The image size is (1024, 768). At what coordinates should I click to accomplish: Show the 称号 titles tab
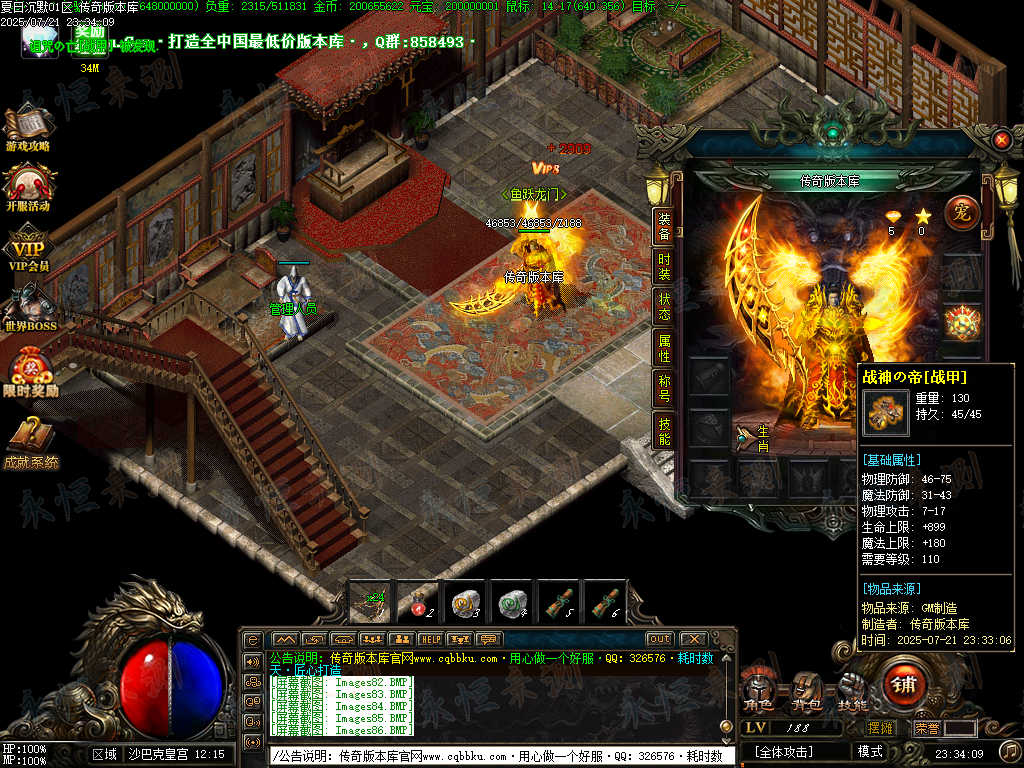[x=664, y=388]
